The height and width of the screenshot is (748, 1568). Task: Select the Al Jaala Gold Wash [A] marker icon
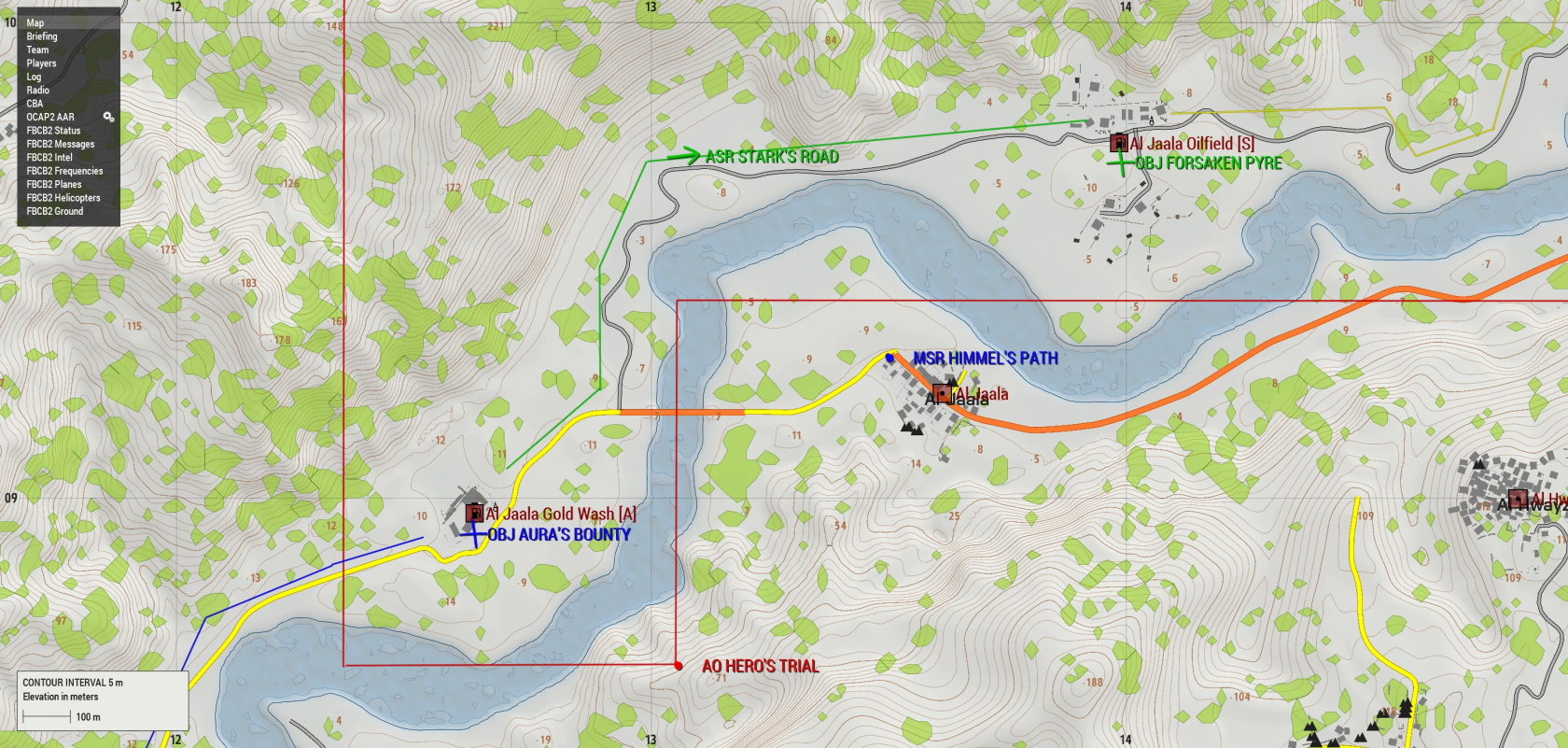(474, 512)
